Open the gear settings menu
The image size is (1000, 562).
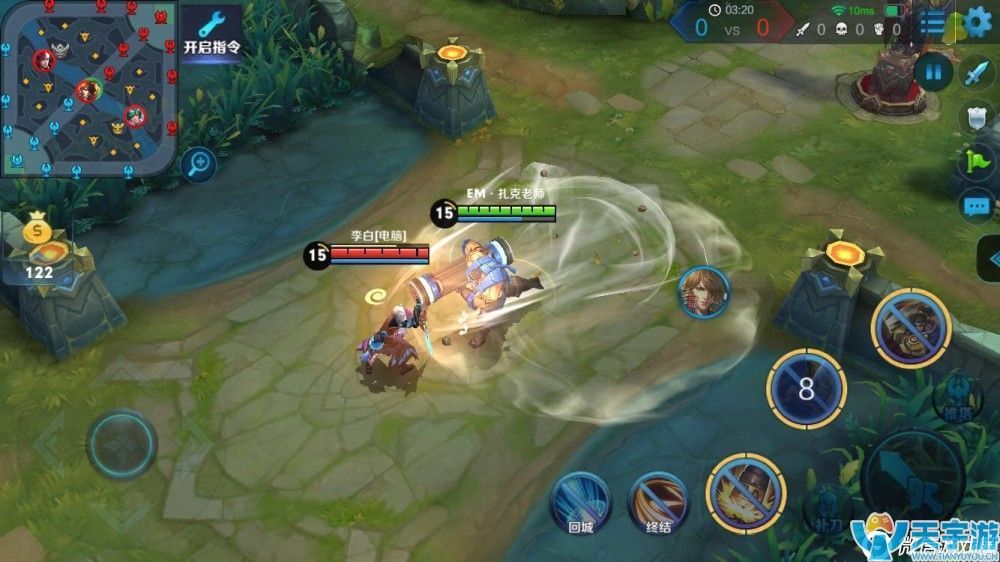pos(979,22)
